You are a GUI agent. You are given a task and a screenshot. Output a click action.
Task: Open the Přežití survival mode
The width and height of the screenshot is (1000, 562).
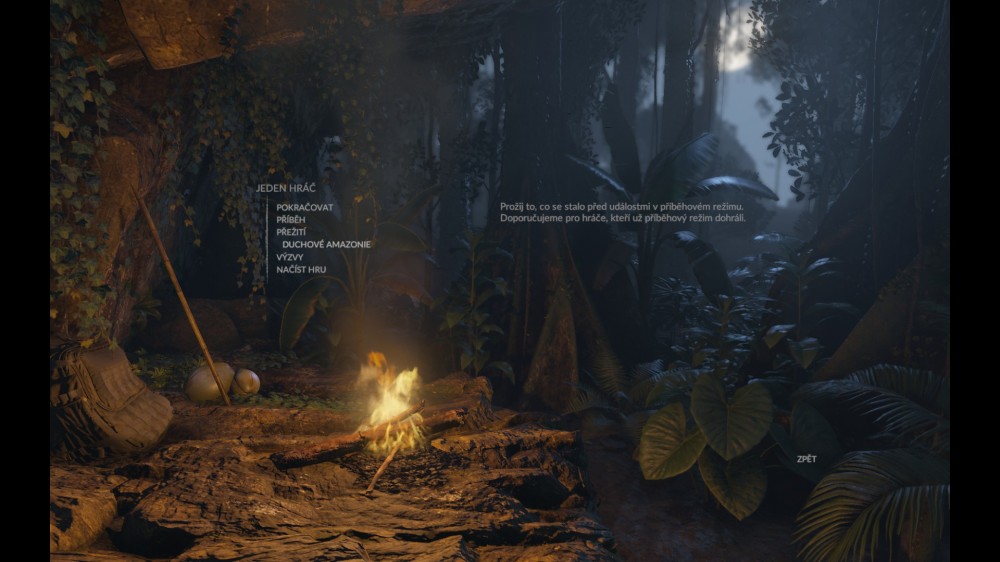[292, 232]
